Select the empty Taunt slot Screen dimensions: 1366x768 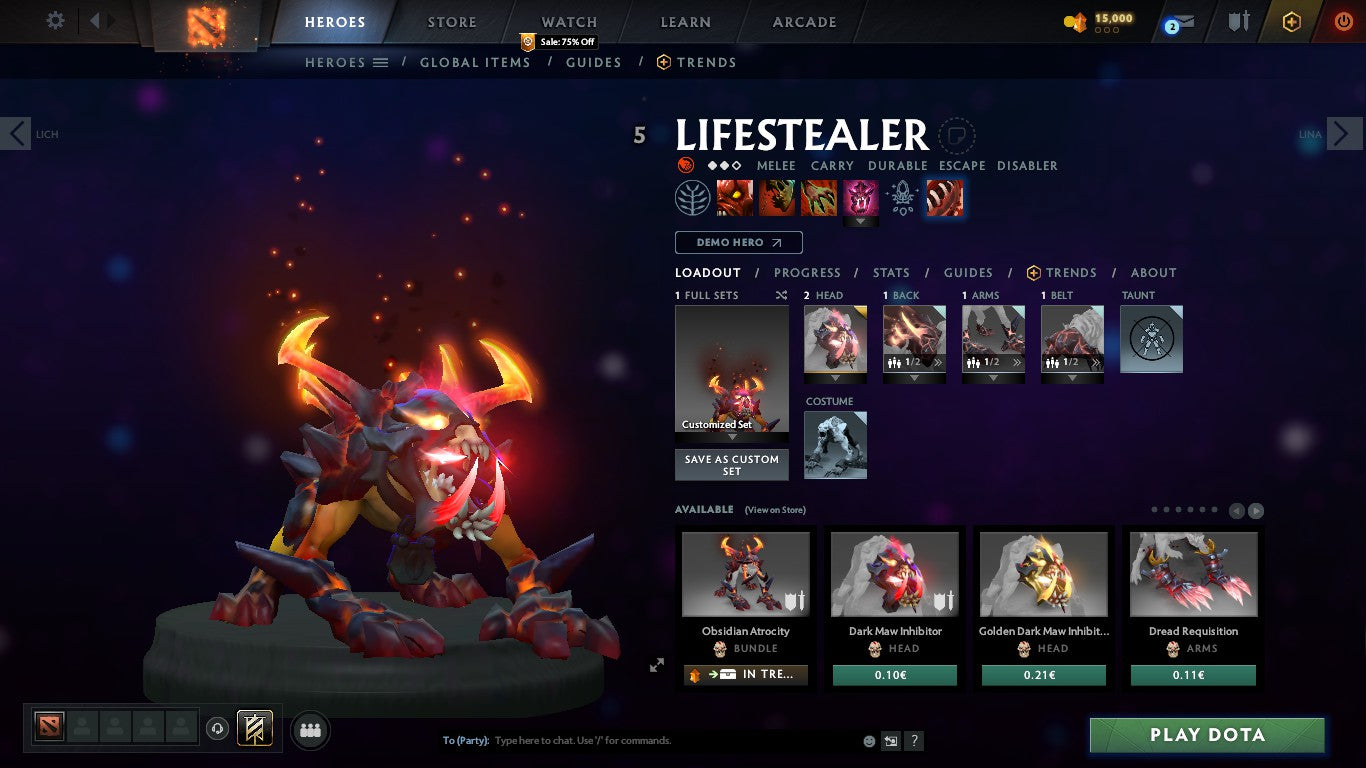point(1151,339)
